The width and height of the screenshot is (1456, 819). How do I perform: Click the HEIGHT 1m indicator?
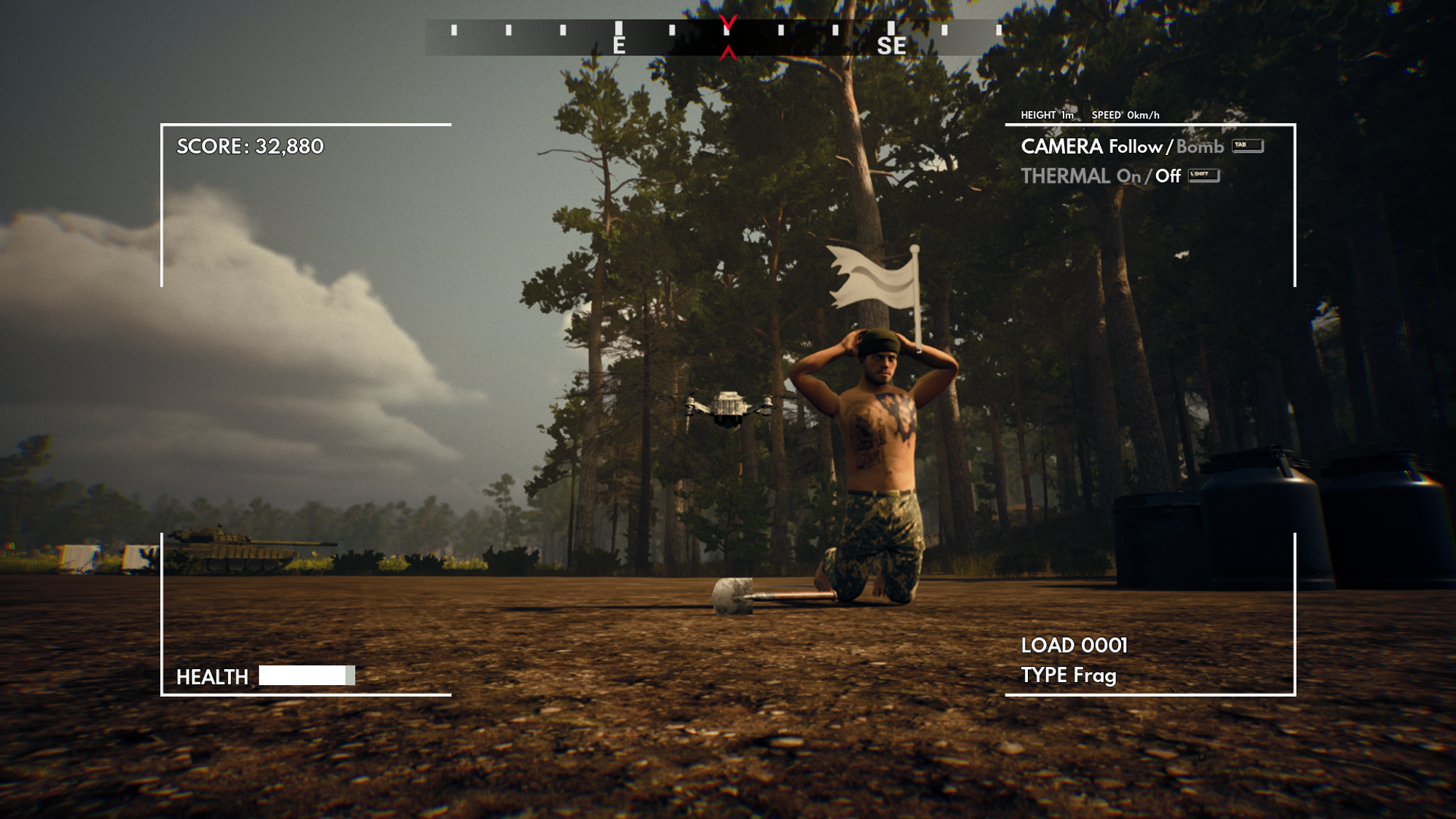1046,114
